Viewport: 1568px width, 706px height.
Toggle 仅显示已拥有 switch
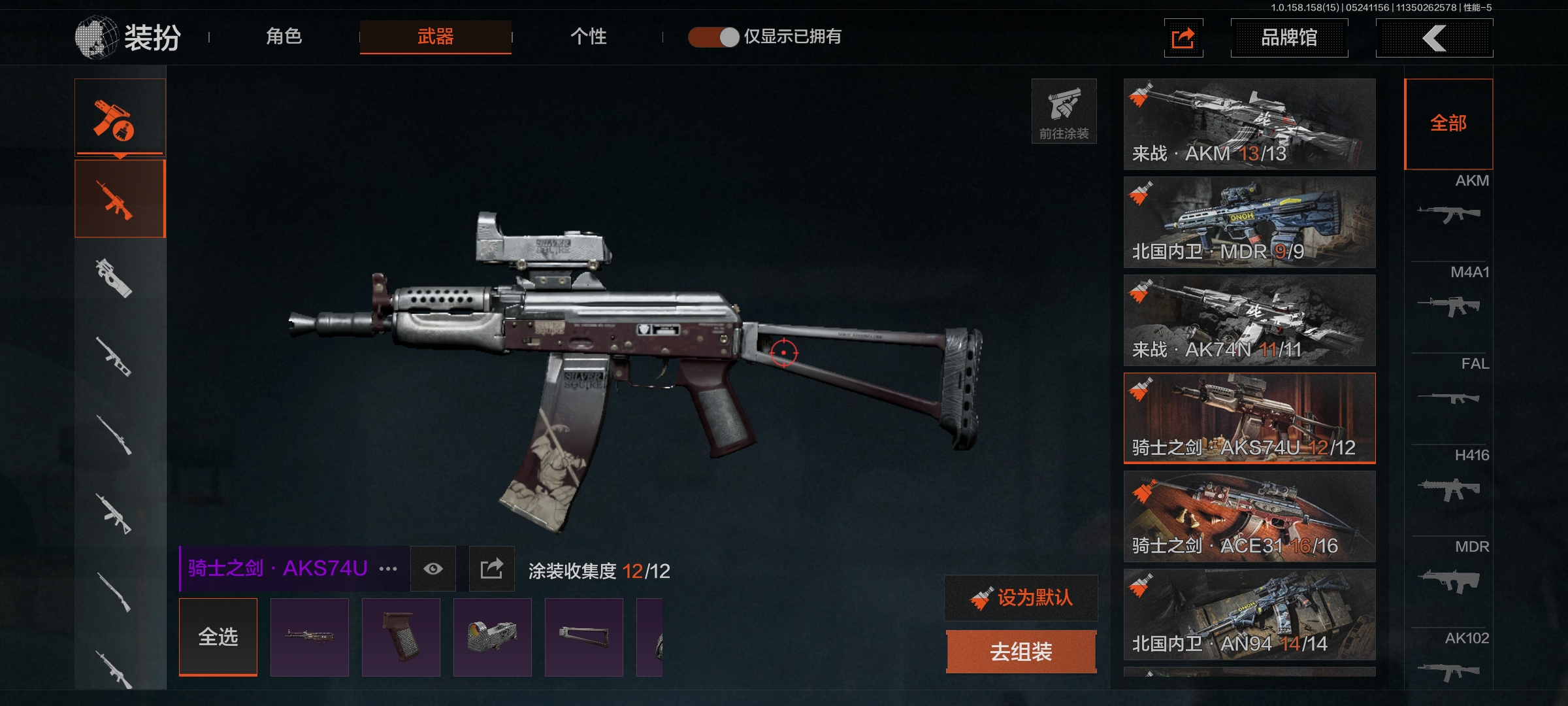(x=713, y=37)
